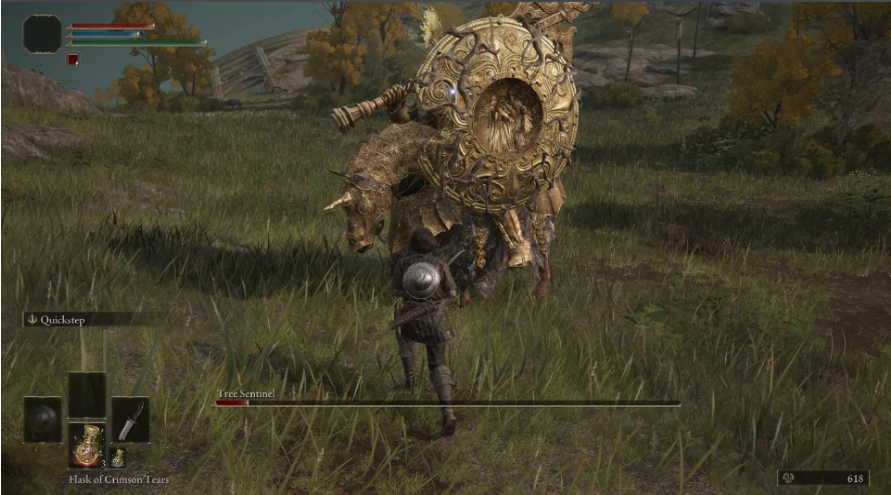Select the Flask of Crimson Tears slot
Image resolution: width=891 pixels, height=495 pixels.
tap(86, 444)
